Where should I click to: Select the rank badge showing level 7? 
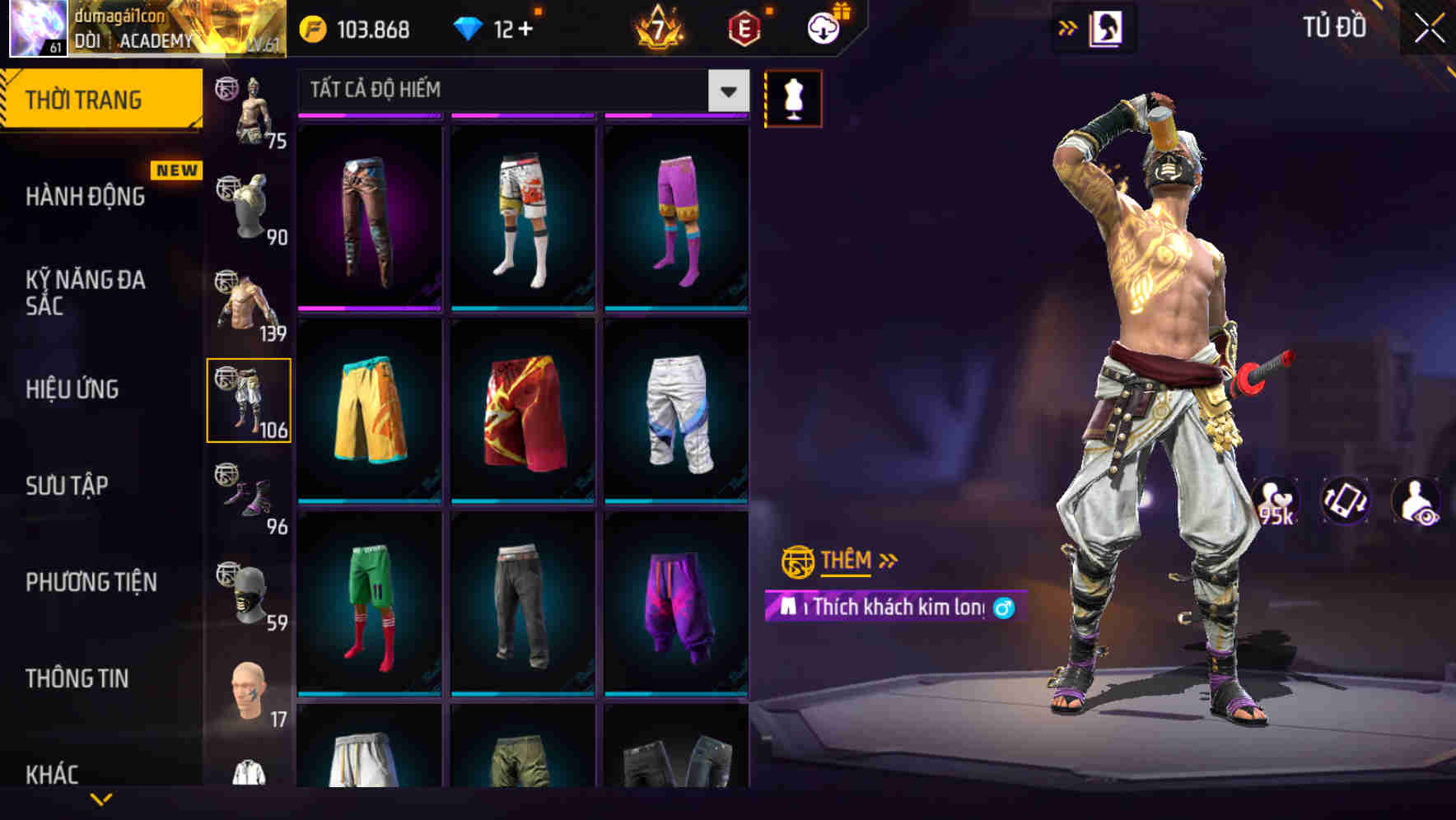coord(658,26)
